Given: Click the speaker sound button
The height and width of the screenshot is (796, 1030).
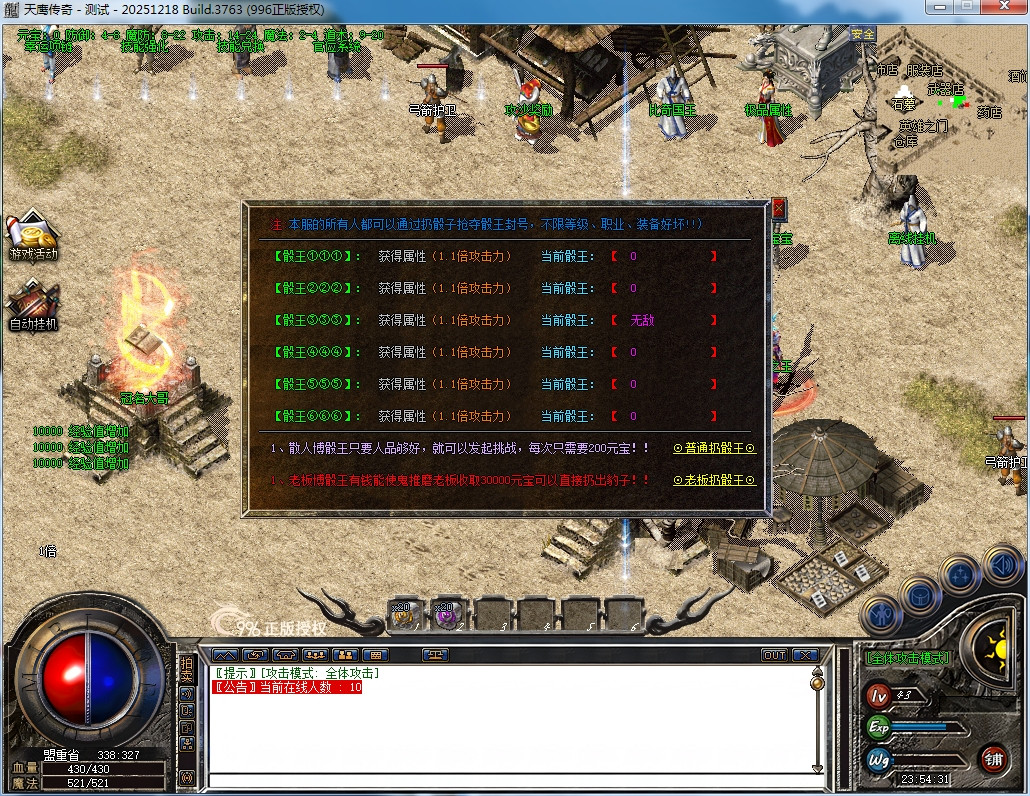Looking at the screenshot, I should [1001, 563].
